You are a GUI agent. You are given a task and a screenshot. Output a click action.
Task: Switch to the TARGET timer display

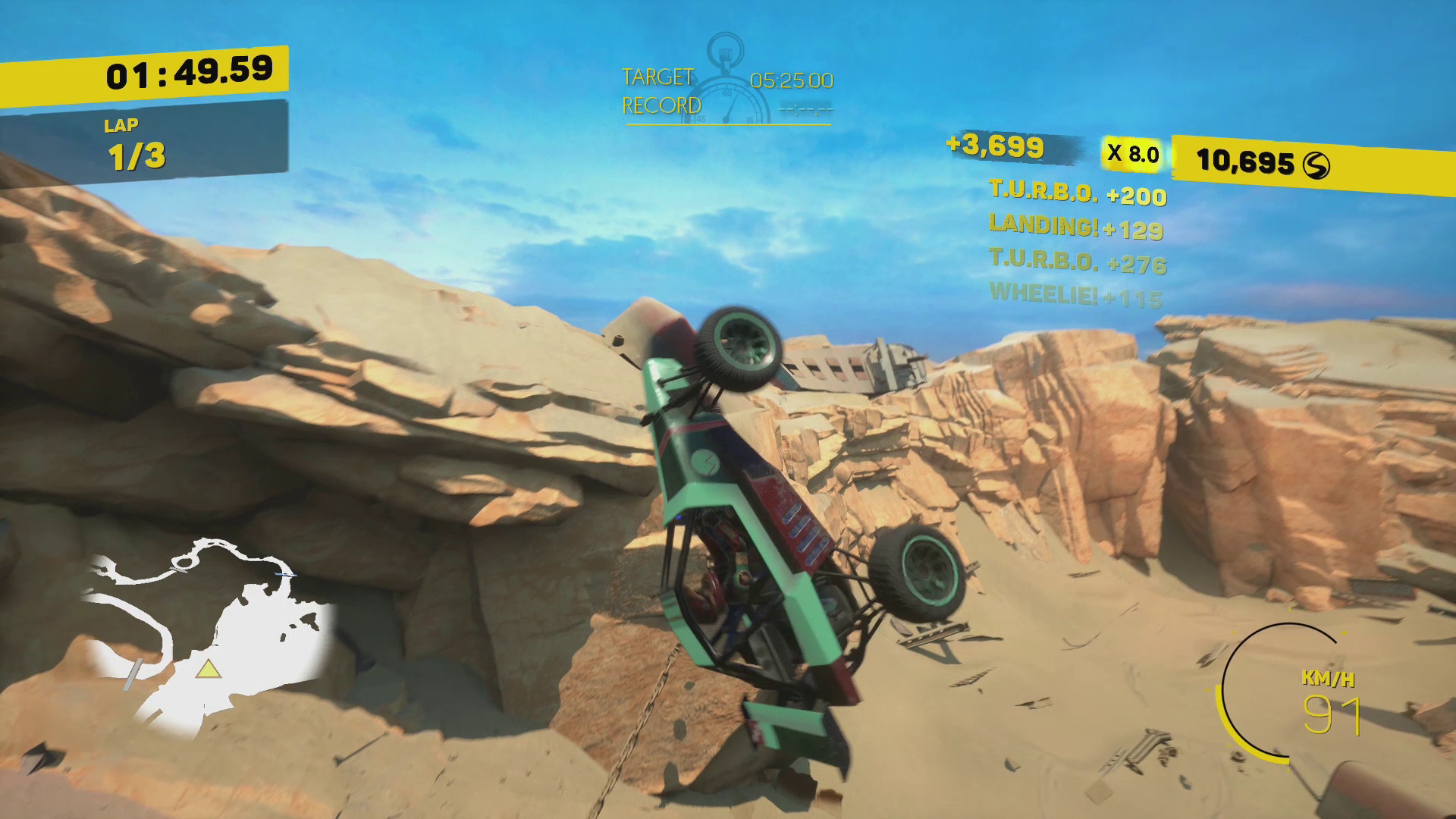(x=657, y=75)
